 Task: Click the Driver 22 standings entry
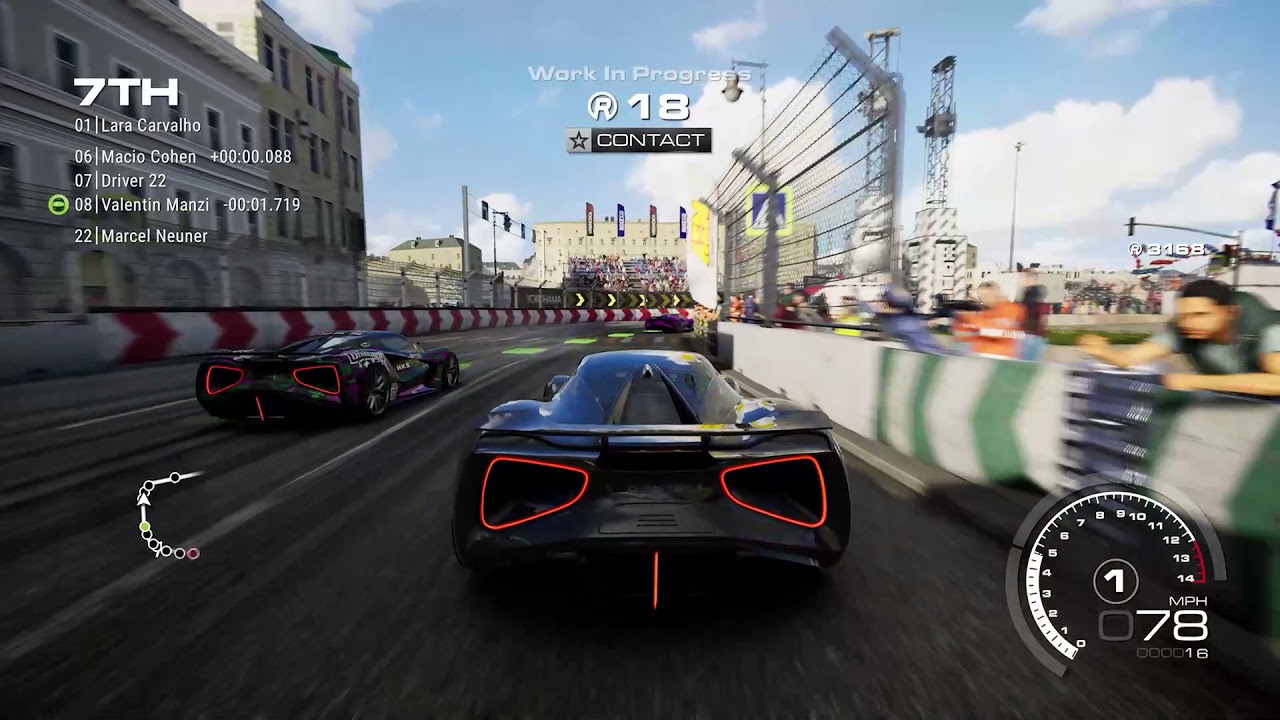pos(121,181)
